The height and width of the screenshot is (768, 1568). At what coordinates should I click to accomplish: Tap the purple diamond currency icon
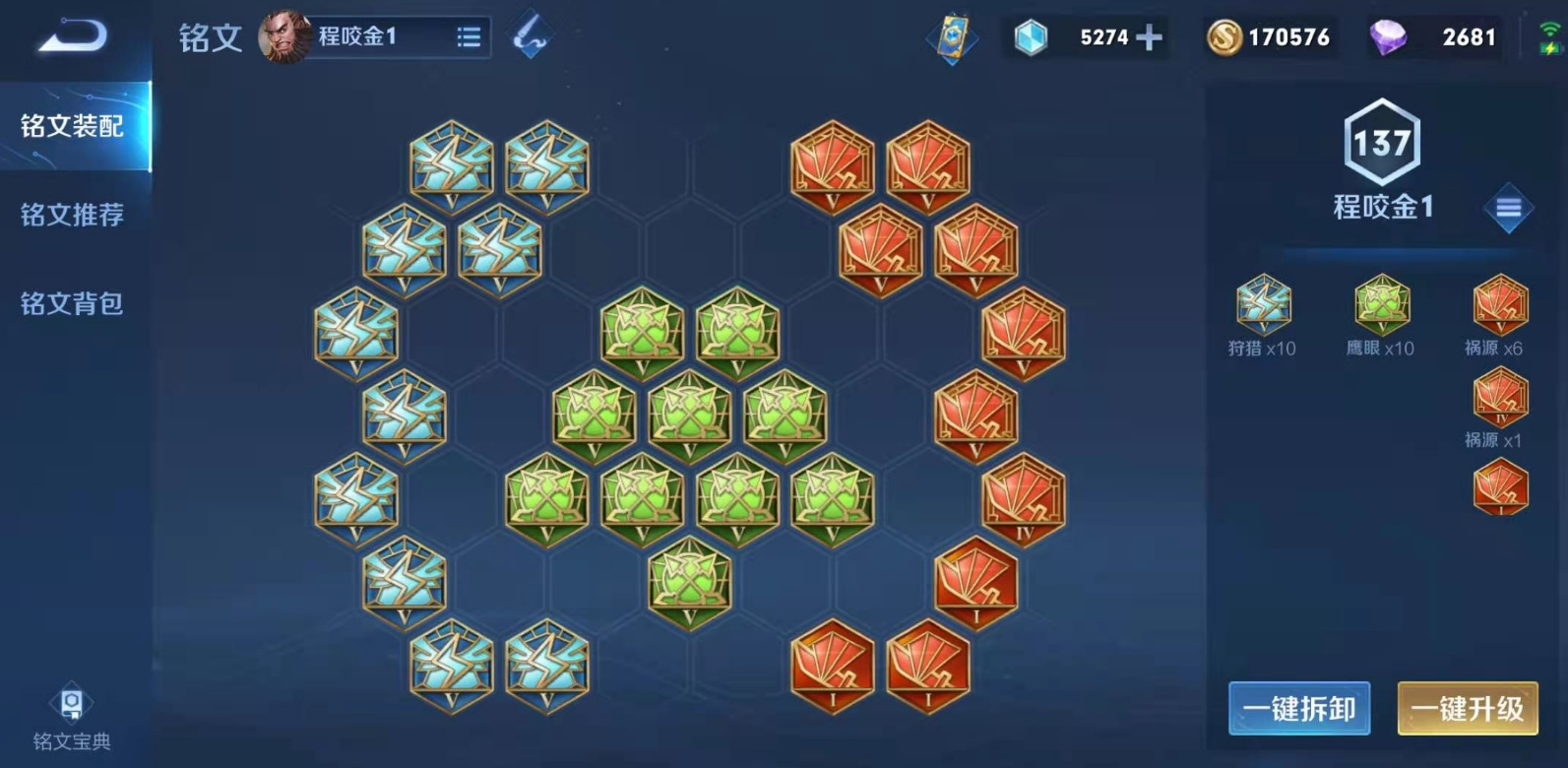point(1387,37)
